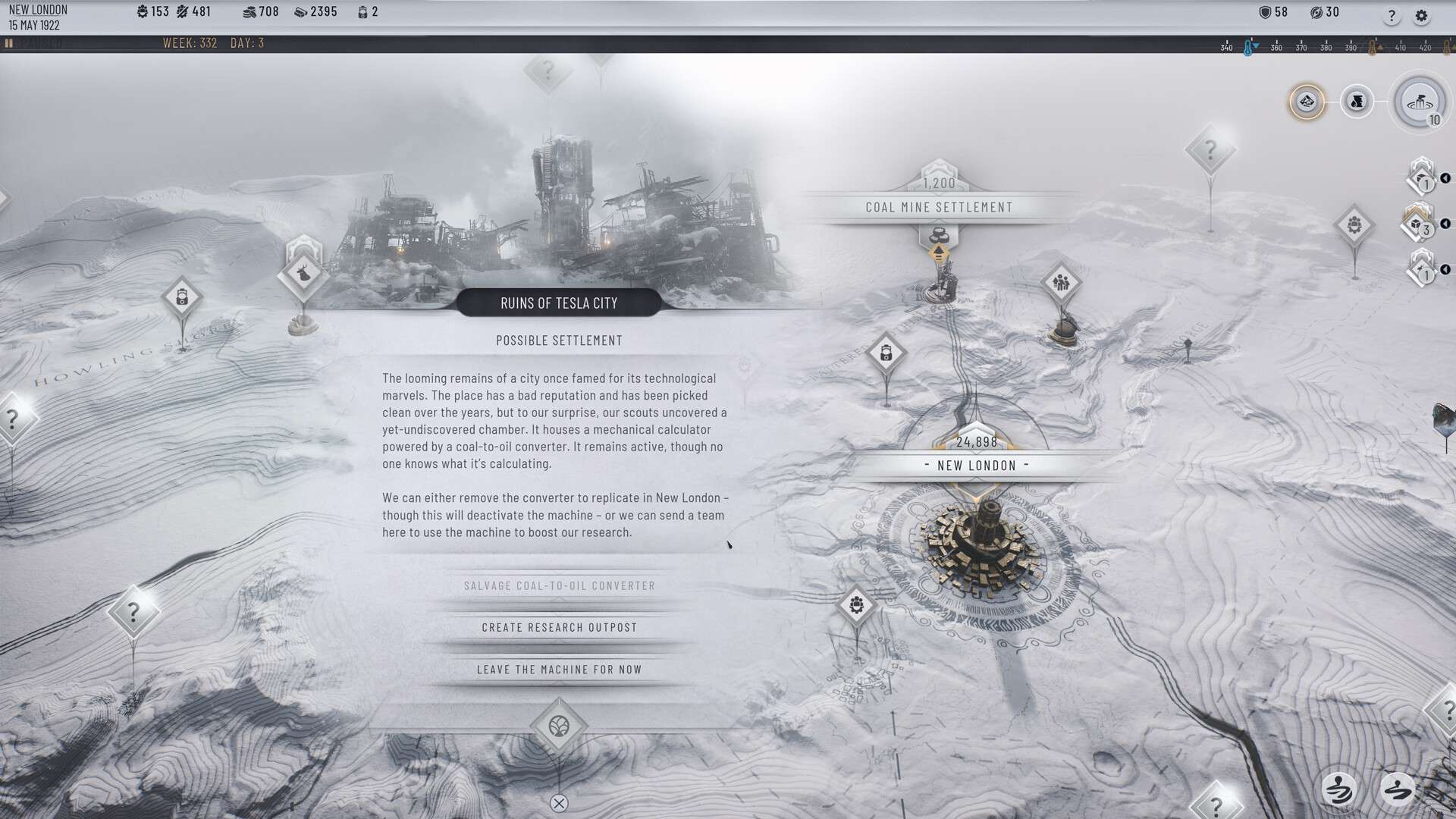
Task: Open the settings gear menu
Action: click(1422, 16)
